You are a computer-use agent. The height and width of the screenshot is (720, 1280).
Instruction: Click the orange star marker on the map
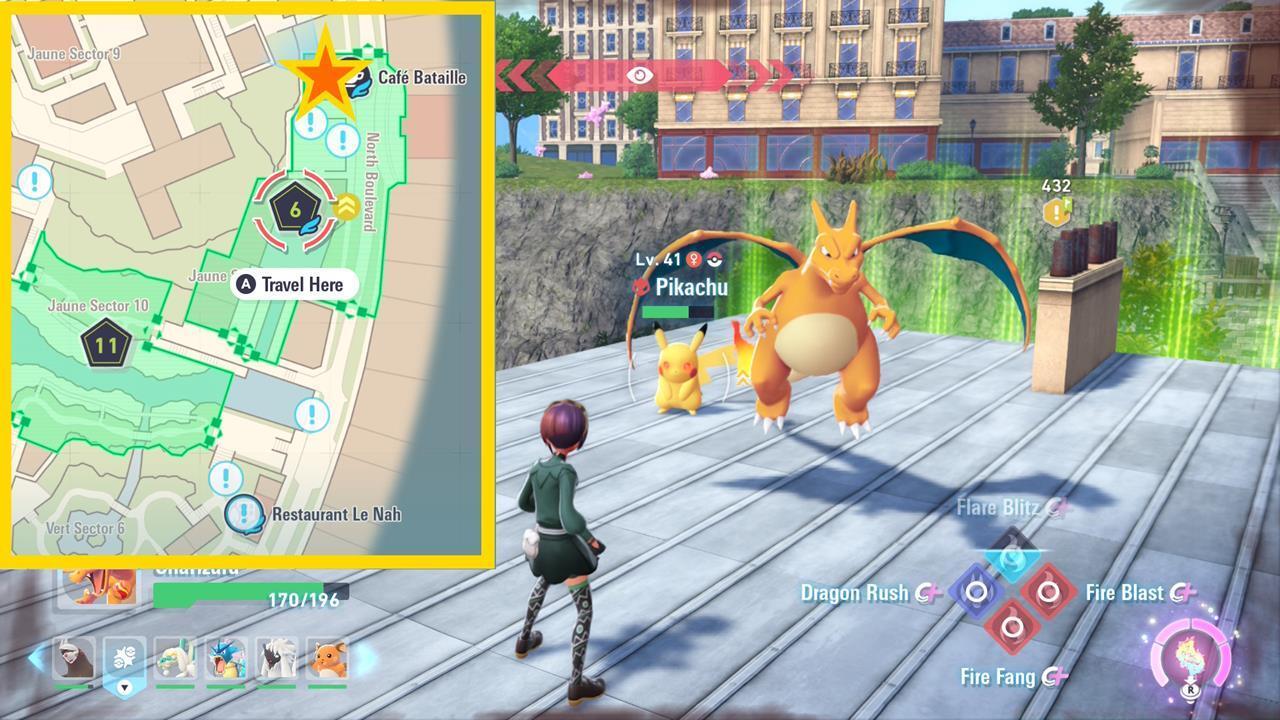coord(322,75)
